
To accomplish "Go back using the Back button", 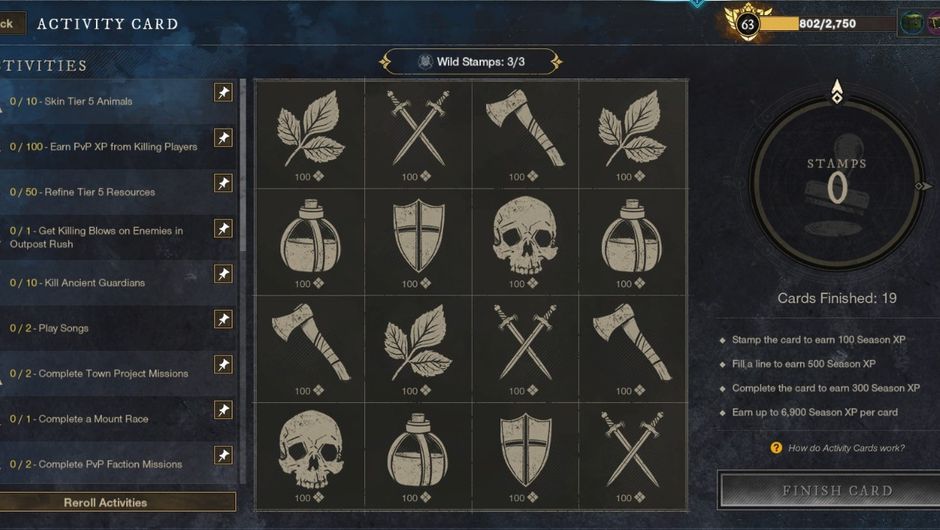I will (x=10, y=23).
